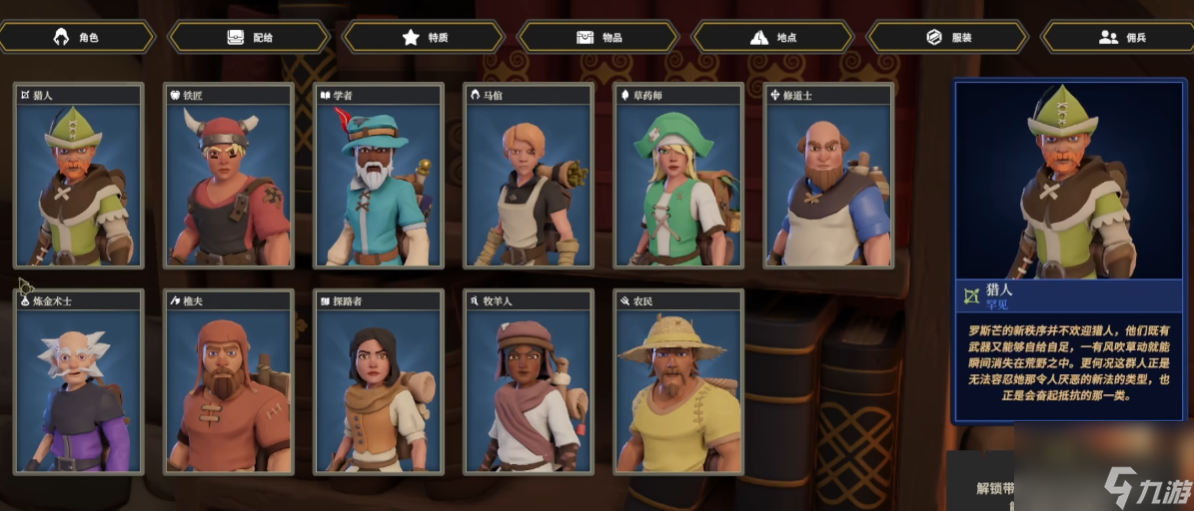Viewport: 1194px width, 511px height.
Task: Show the 地点 tab
Action: [773, 38]
